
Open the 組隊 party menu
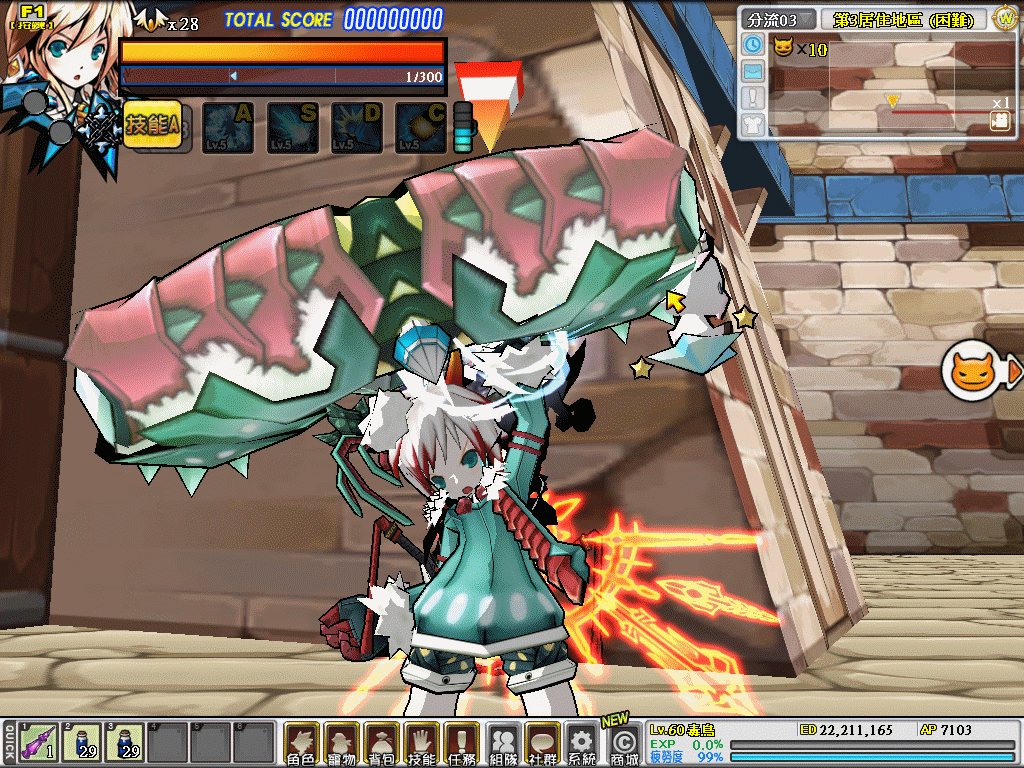[504, 744]
